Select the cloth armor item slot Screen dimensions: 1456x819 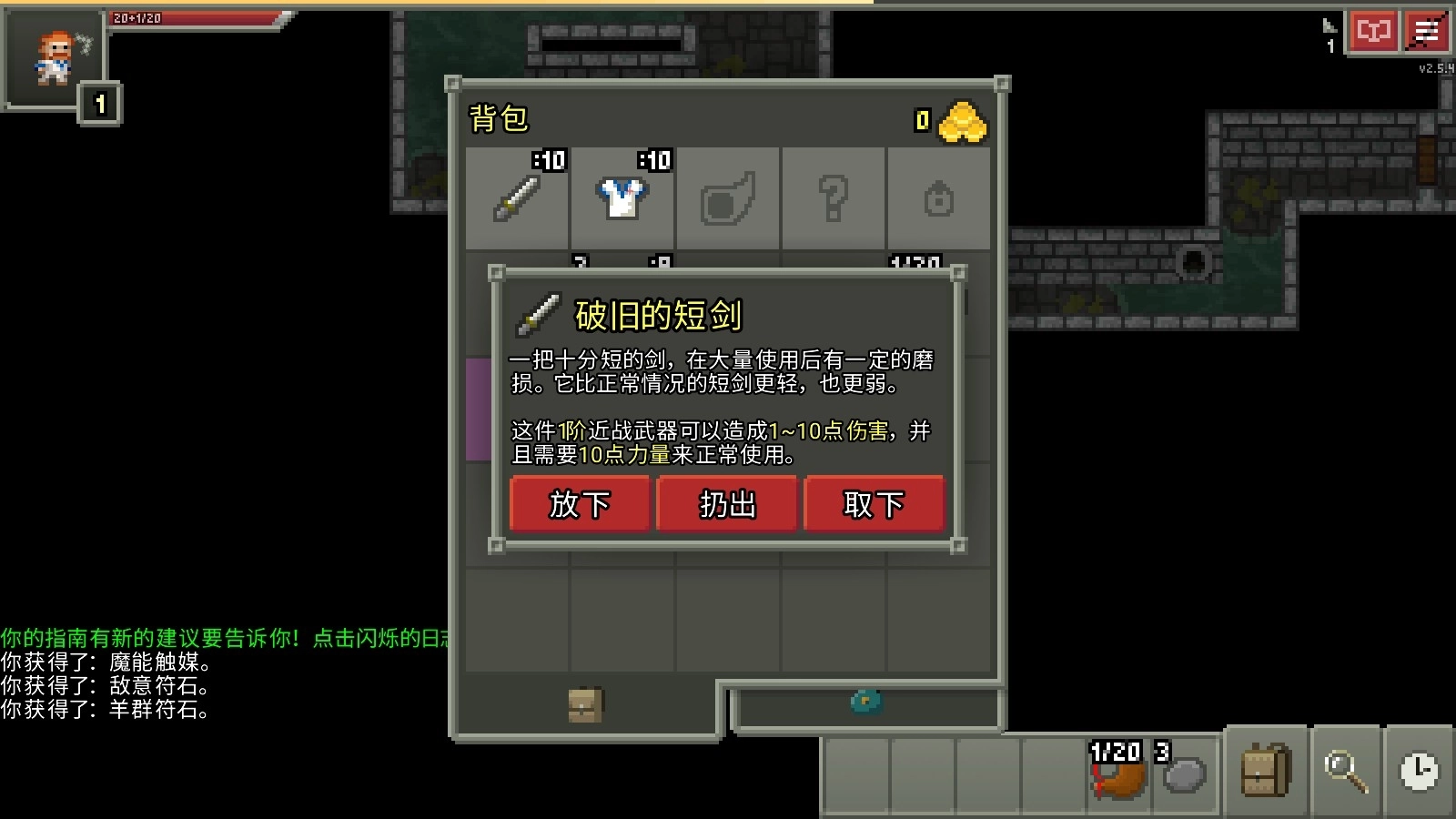(622, 200)
